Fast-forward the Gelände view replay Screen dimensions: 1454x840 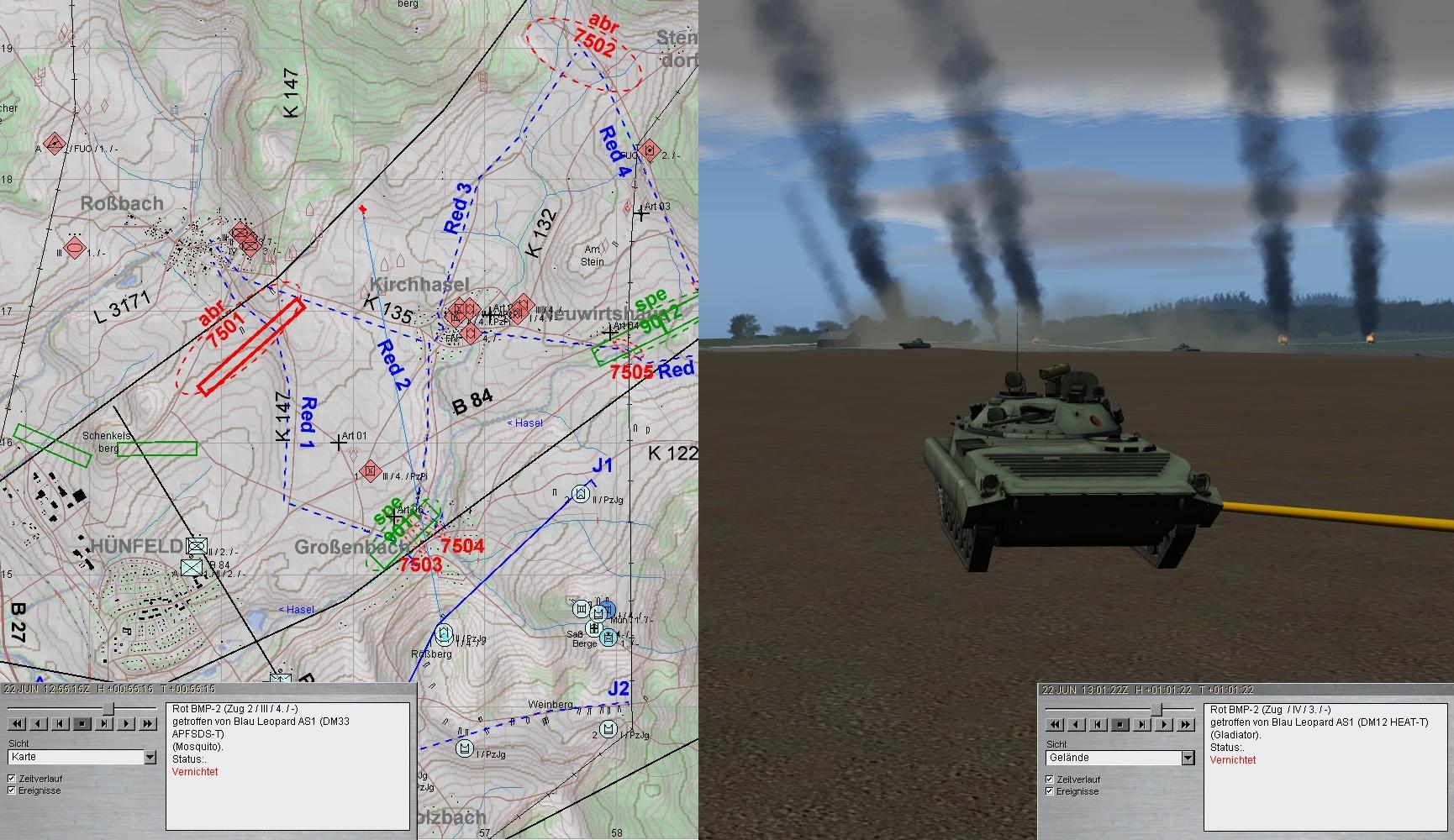(x=1186, y=724)
